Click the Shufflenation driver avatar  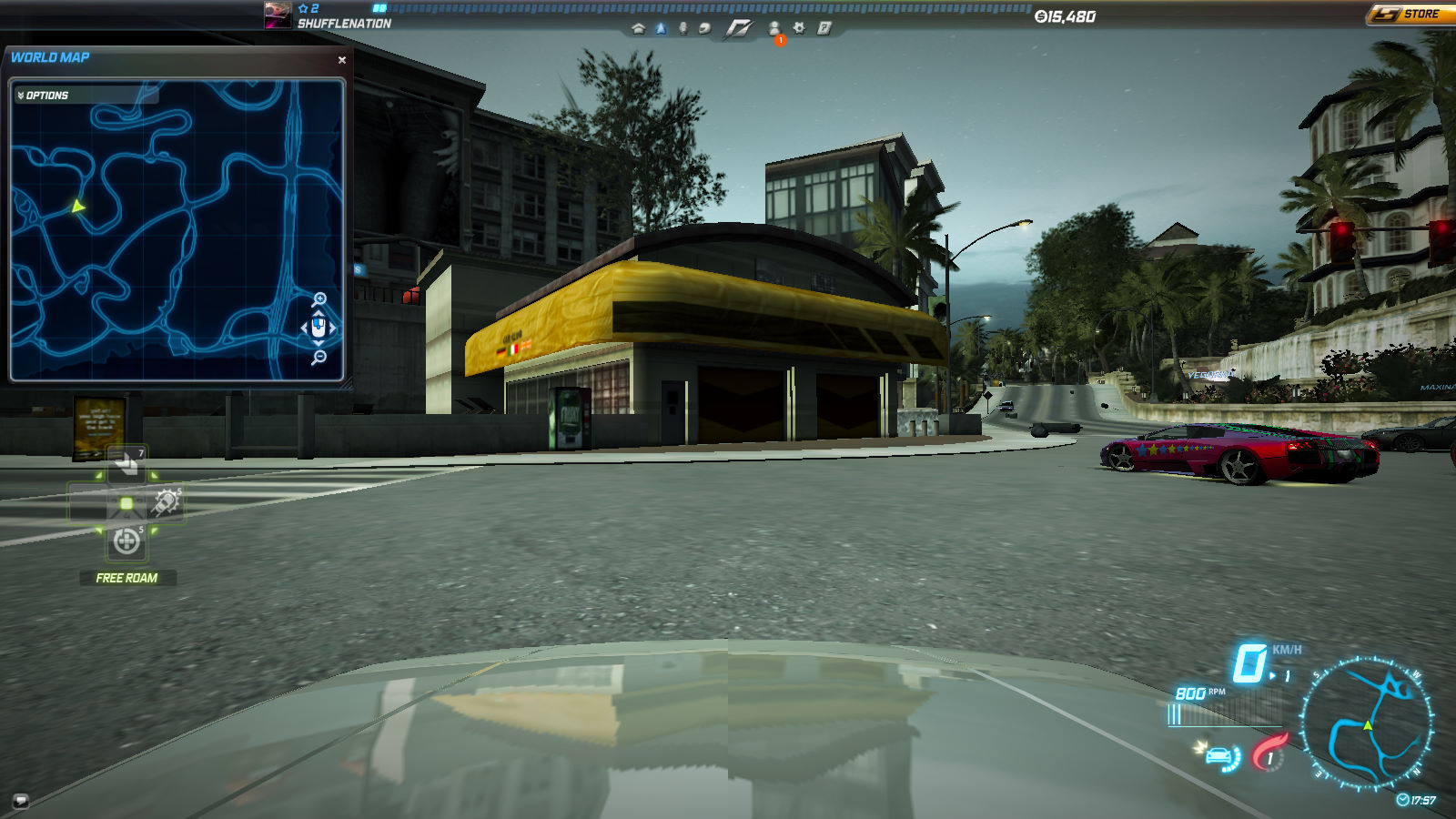278,15
